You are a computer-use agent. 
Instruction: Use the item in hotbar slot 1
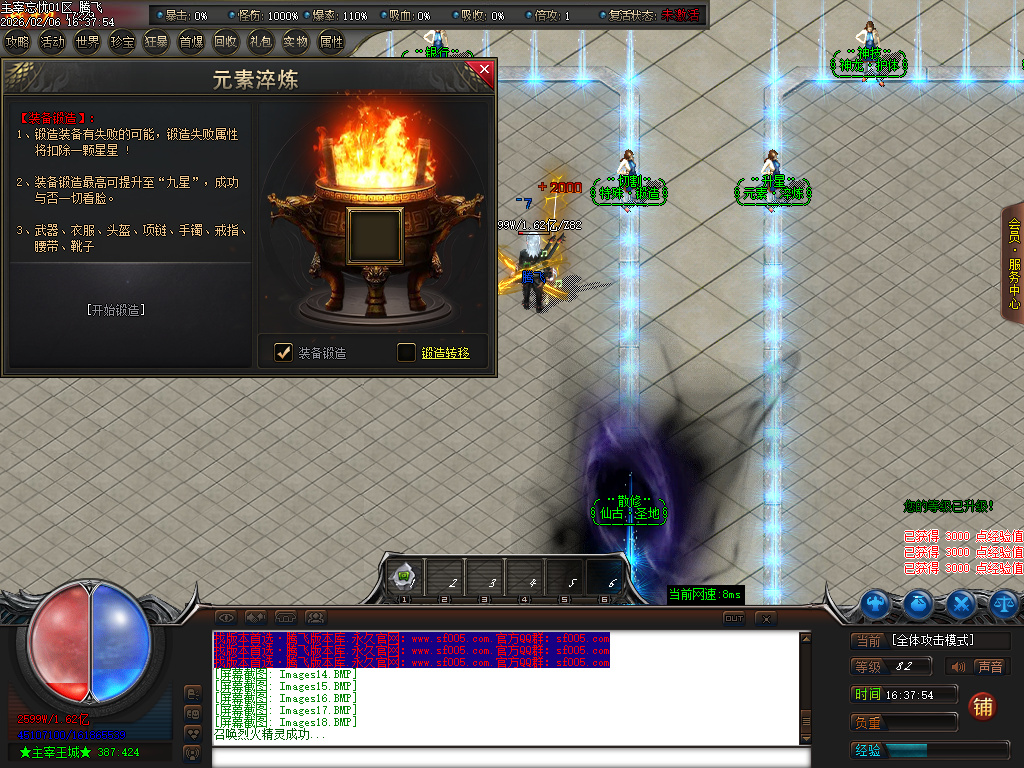coord(404,577)
